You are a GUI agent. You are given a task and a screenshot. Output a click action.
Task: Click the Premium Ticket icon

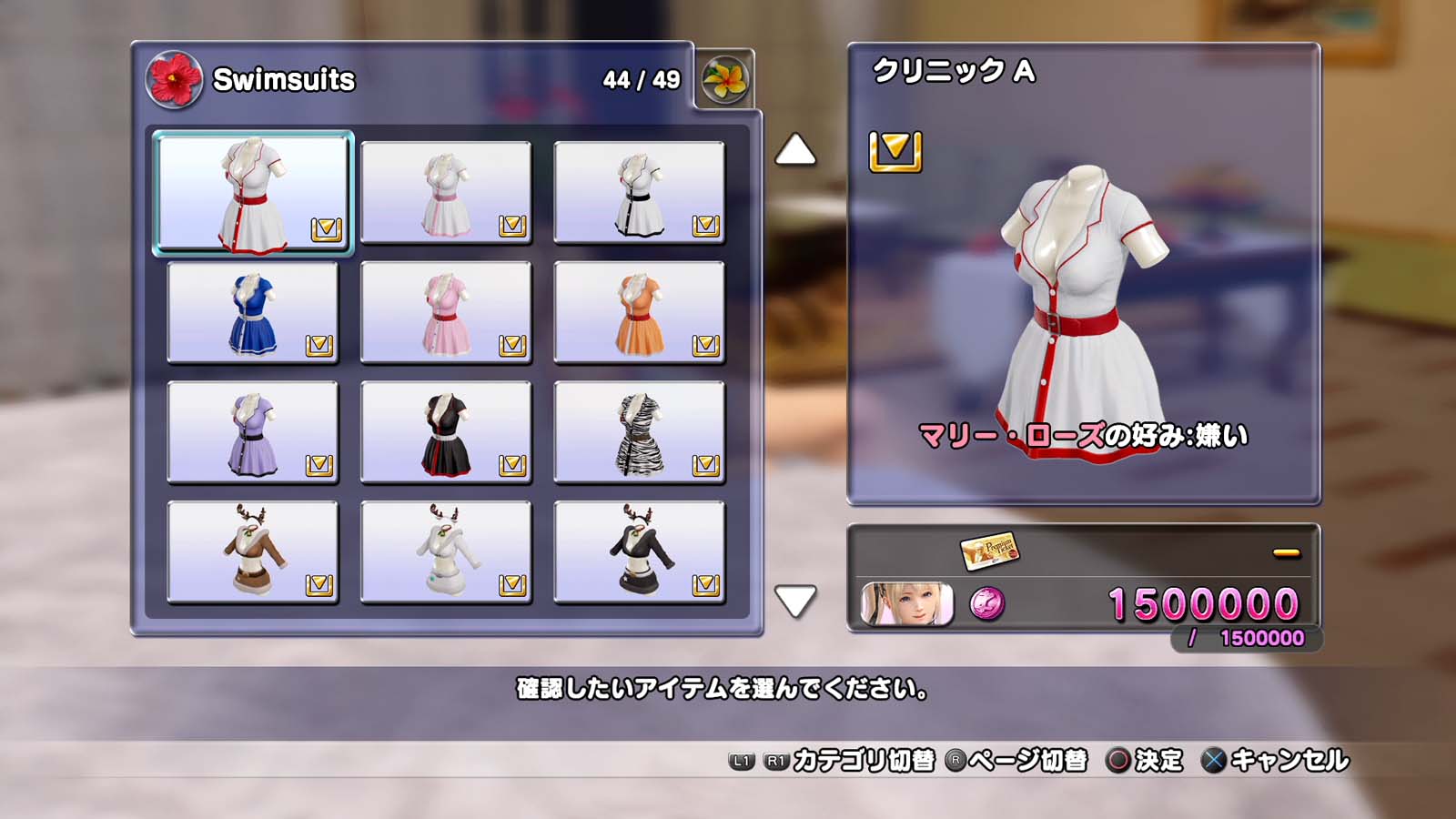(989, 550)
